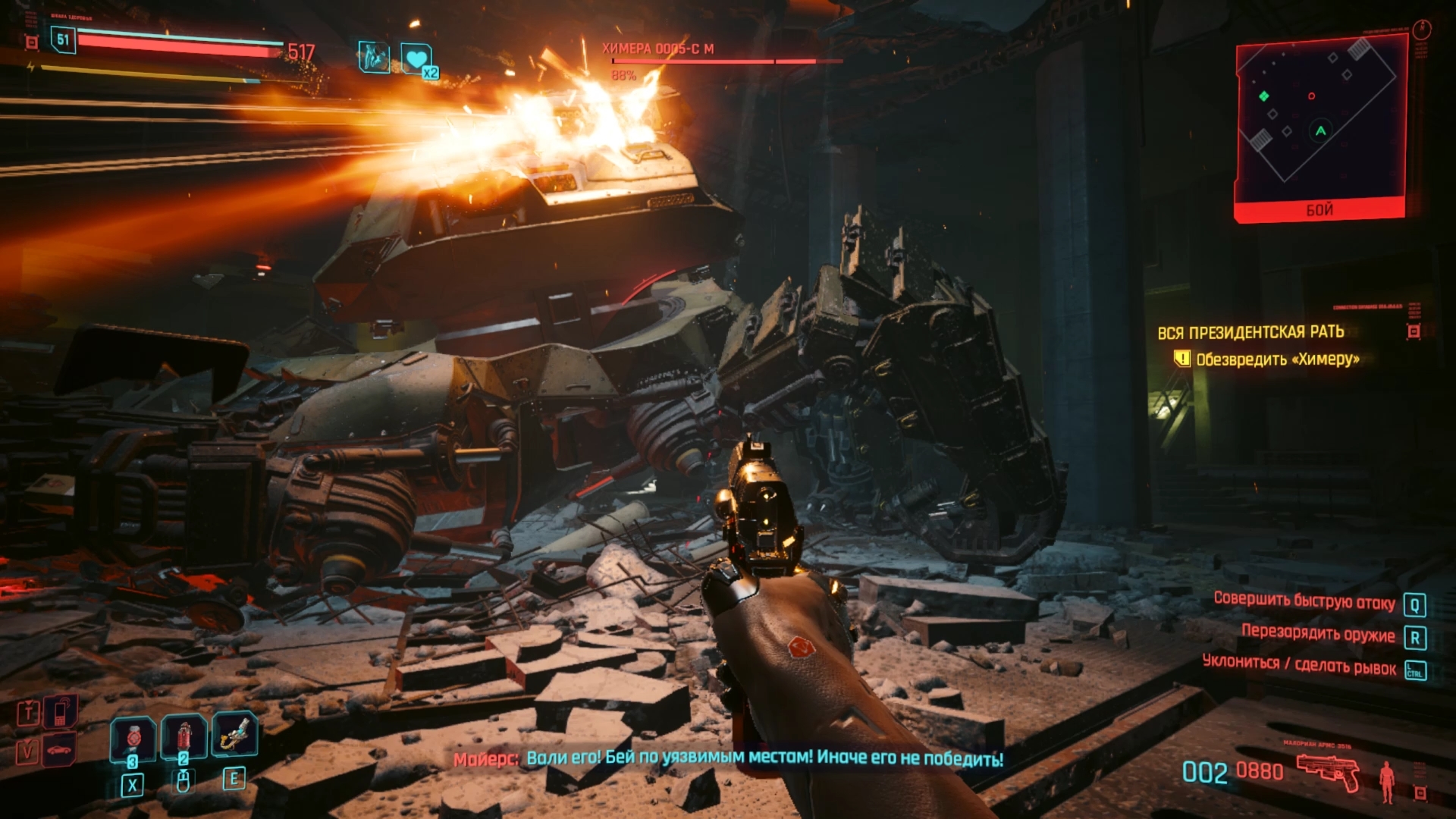
Task: Click the standing stance figure icon
Action: click(x=1387, y=781)
